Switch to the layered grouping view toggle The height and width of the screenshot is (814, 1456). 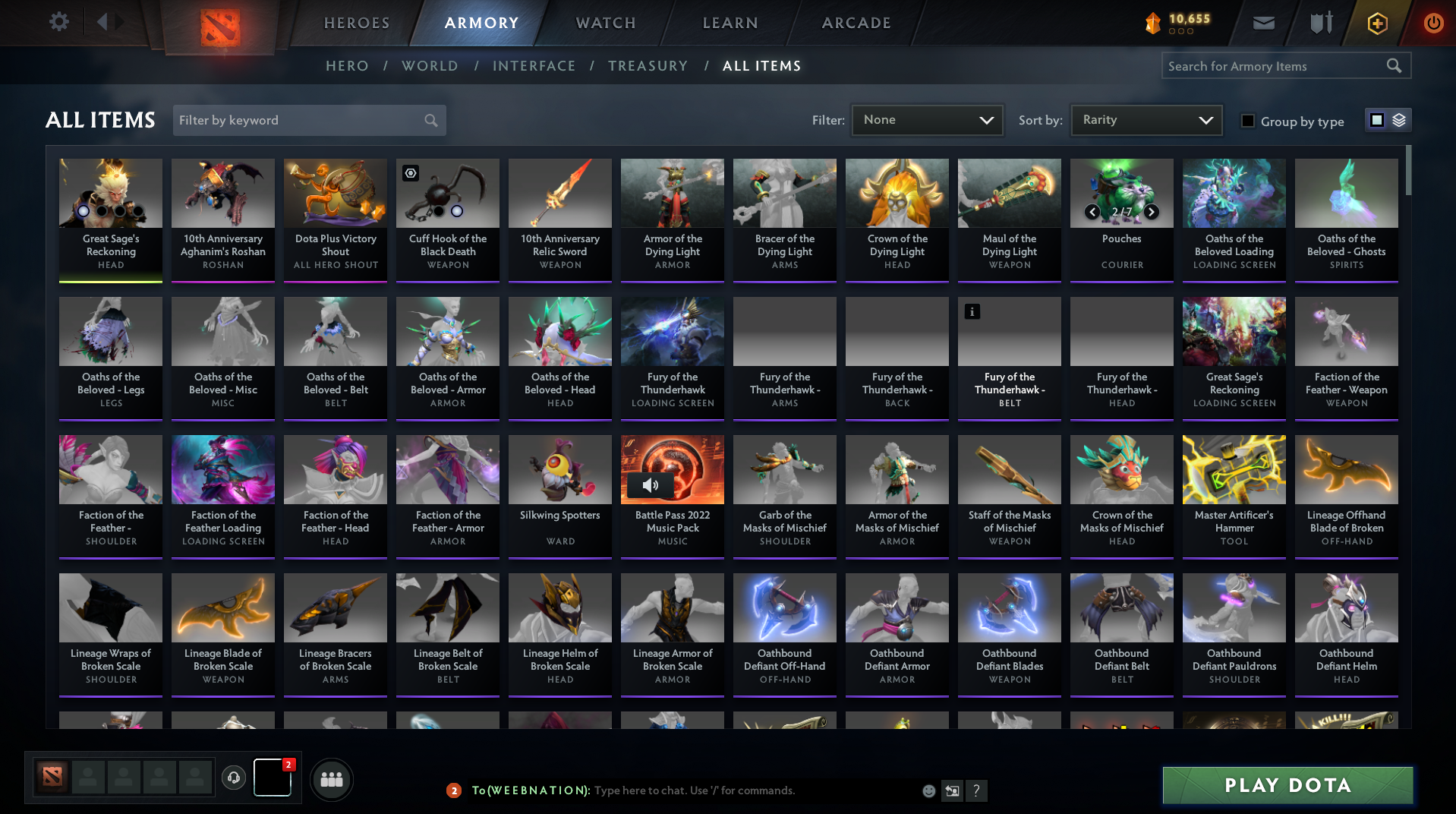tap(1398, 120)
